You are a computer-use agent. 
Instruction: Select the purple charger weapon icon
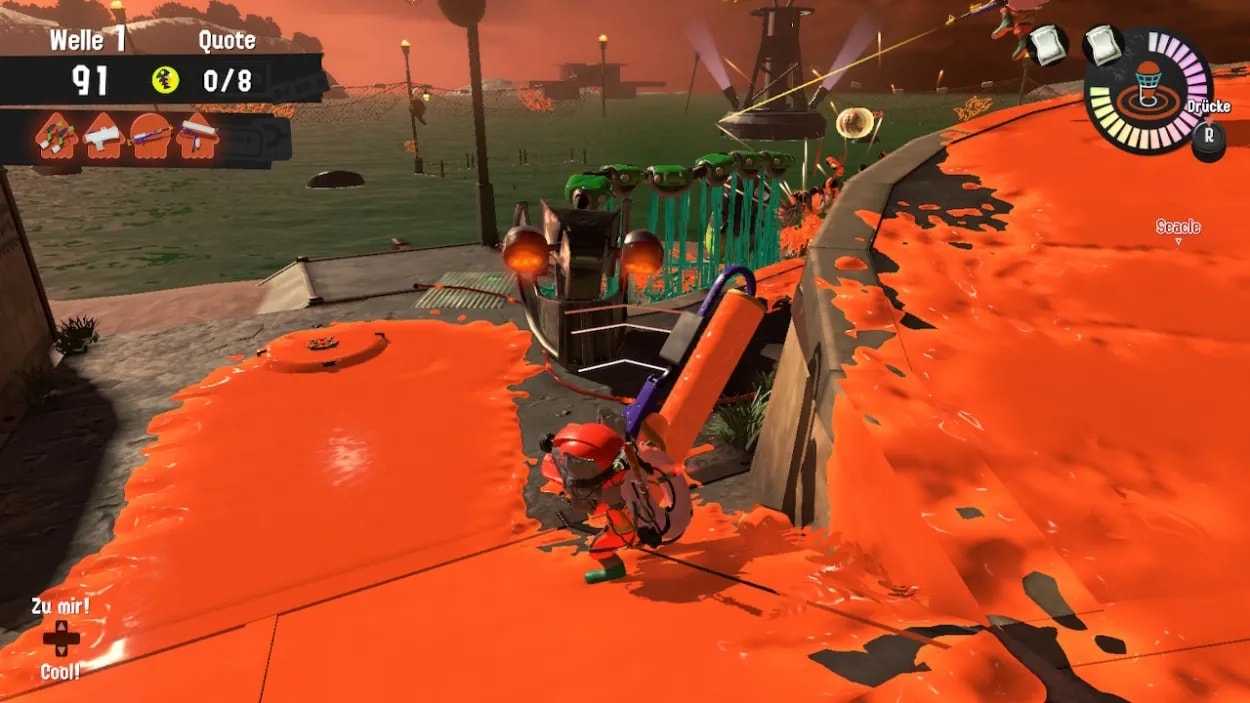pos(150,134)
